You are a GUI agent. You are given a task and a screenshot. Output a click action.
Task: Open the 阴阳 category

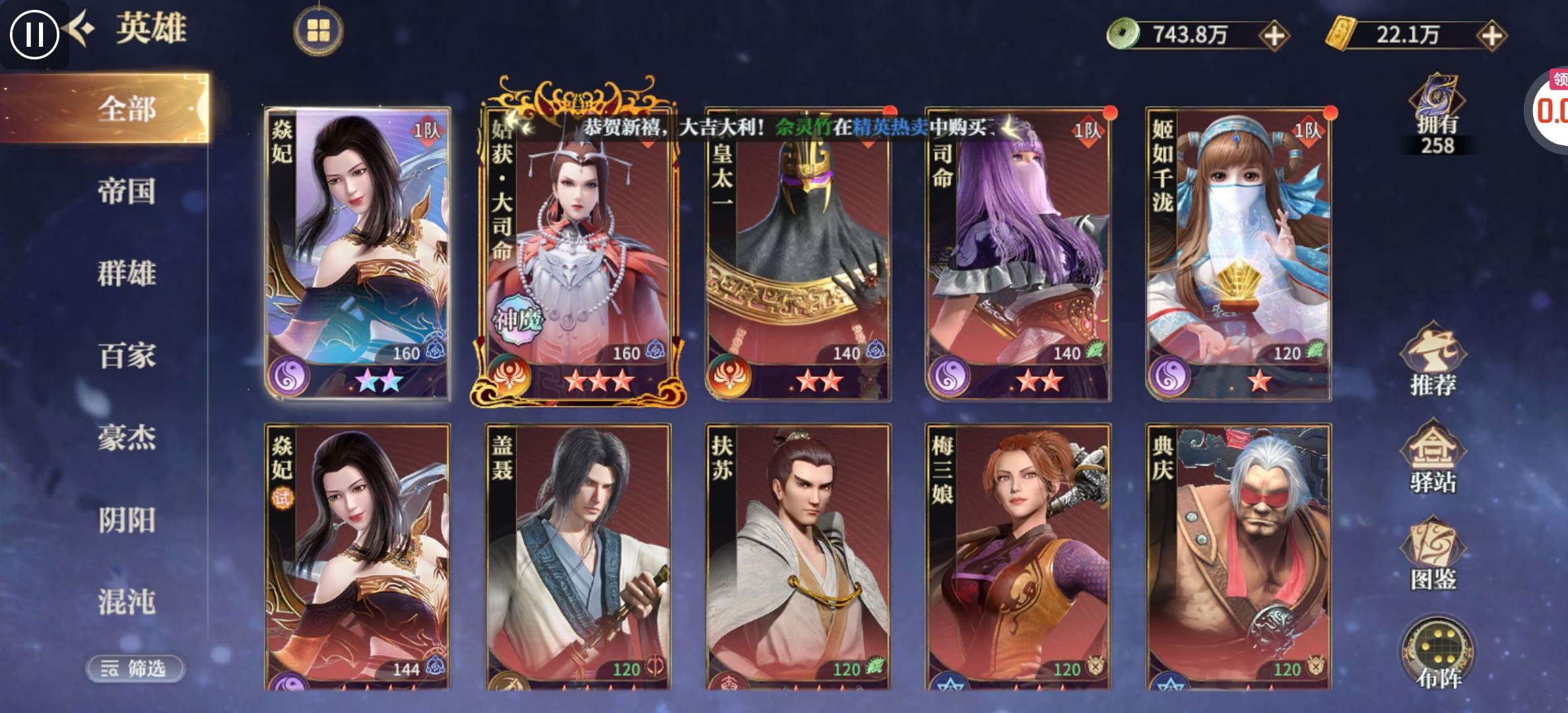tap(127, 520)
